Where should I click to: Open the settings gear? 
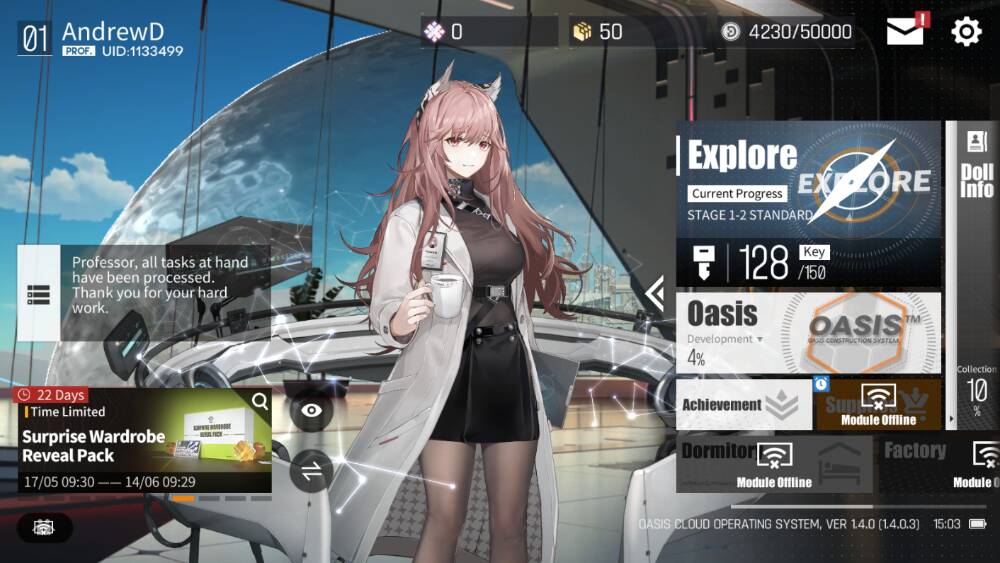(966, 32)
